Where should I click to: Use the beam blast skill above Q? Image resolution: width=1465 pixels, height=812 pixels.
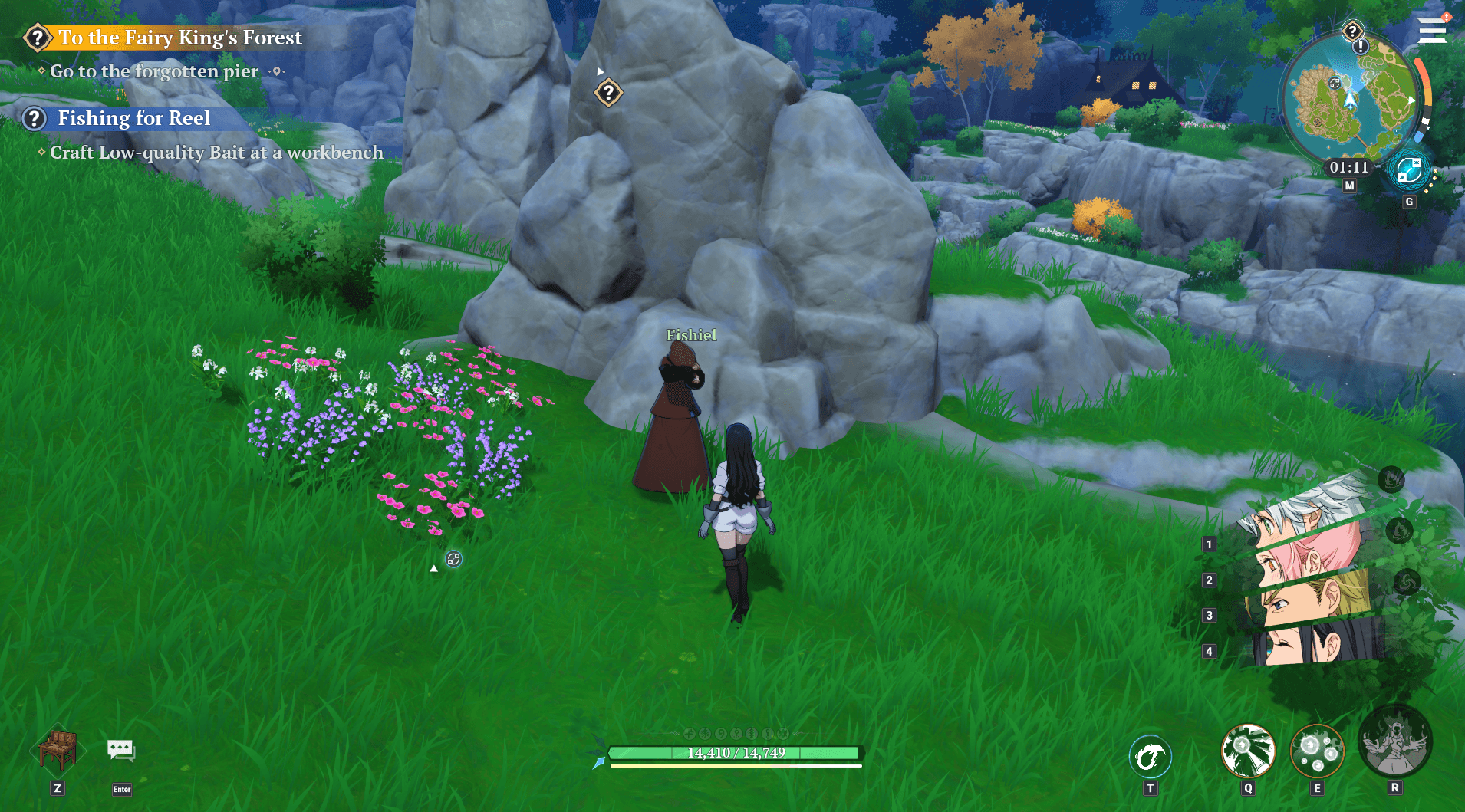tap(1248, 751)
